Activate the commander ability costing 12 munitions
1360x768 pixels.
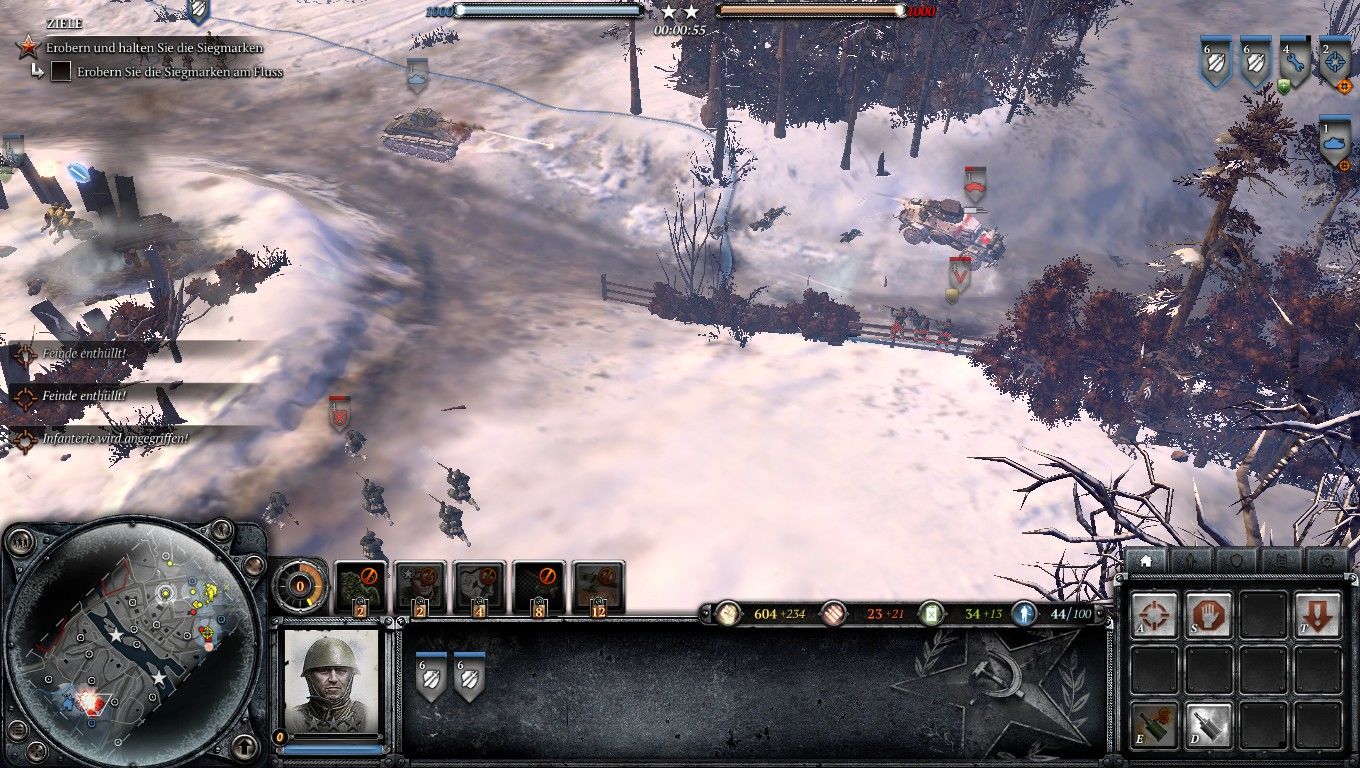pos(595,584)
